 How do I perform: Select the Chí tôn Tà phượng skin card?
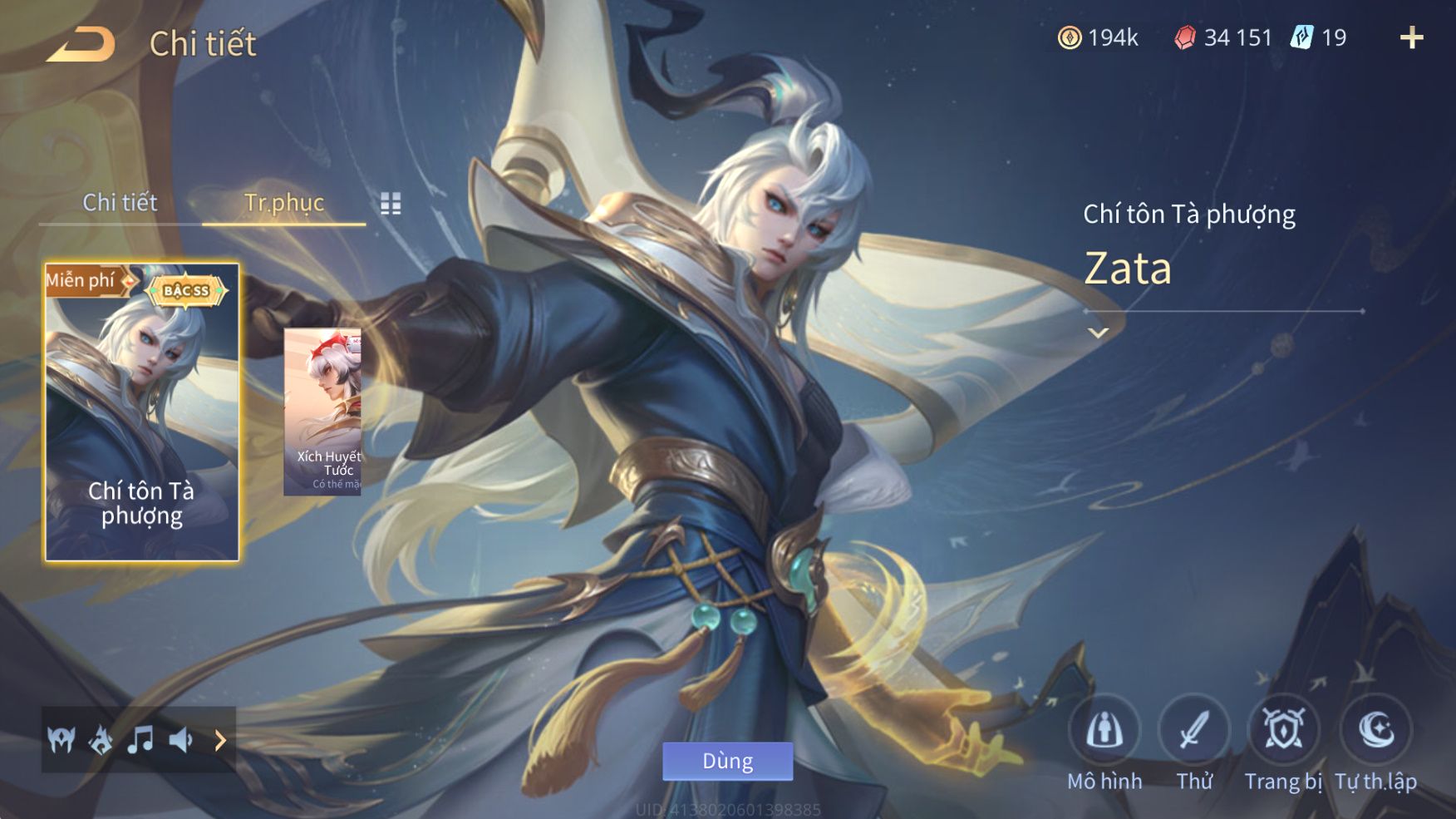(x=141, y=412)
